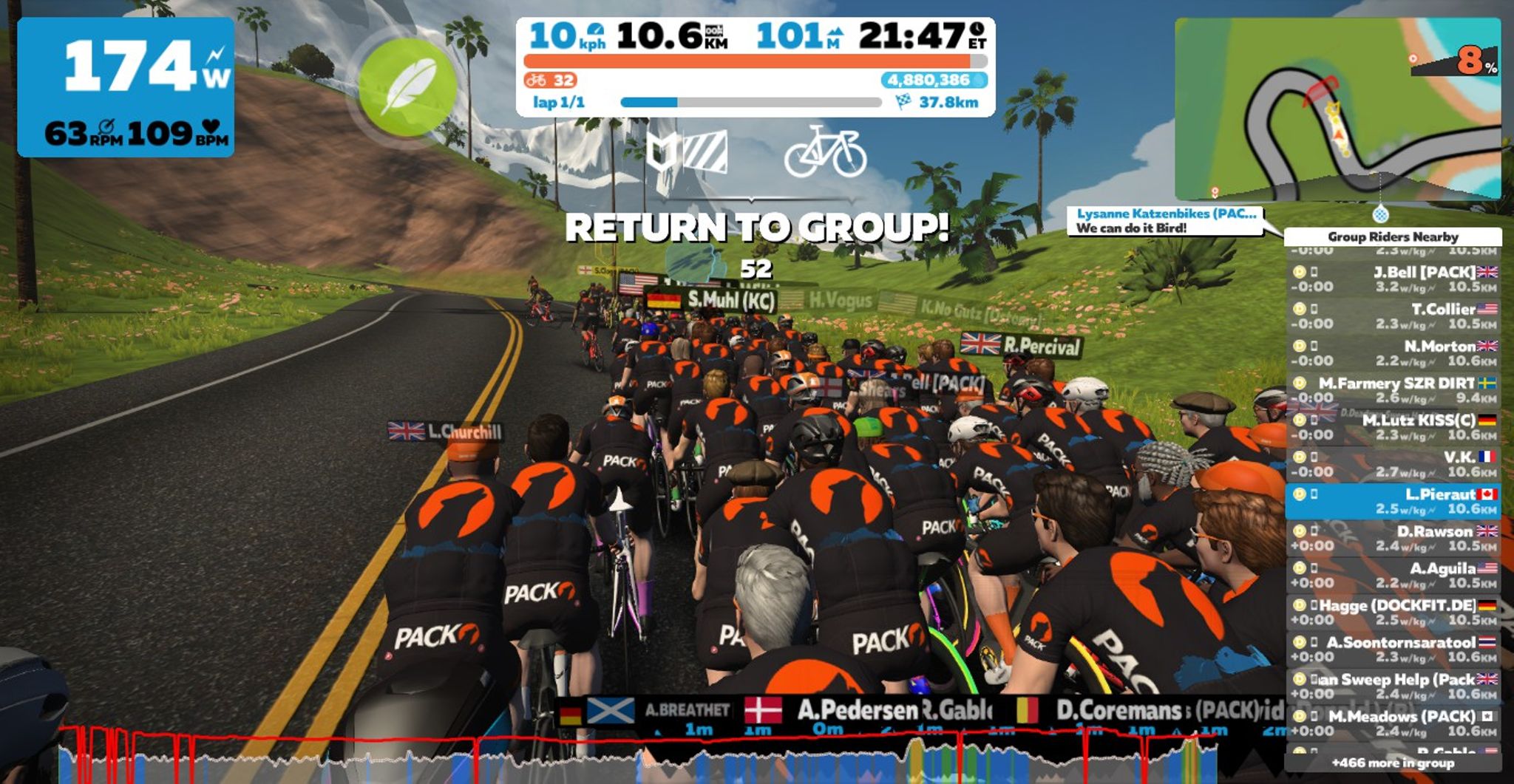This screenshot has width=1514, height=784.
Task: Select Hagge (DOCKFIT.DE) rider row
Action: [x=1394, y=613]
